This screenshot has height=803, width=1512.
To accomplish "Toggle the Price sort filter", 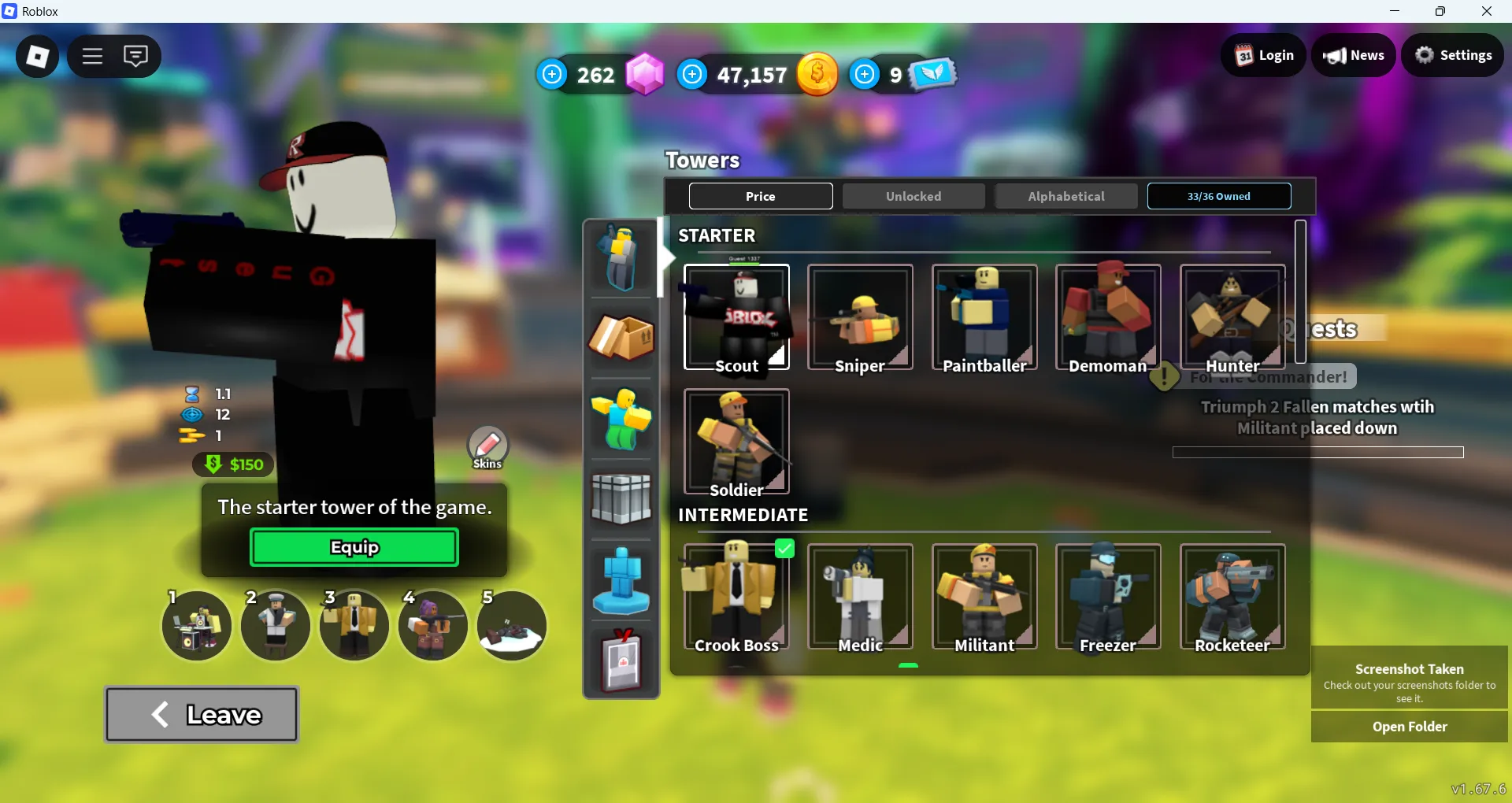I will point(760,196).
